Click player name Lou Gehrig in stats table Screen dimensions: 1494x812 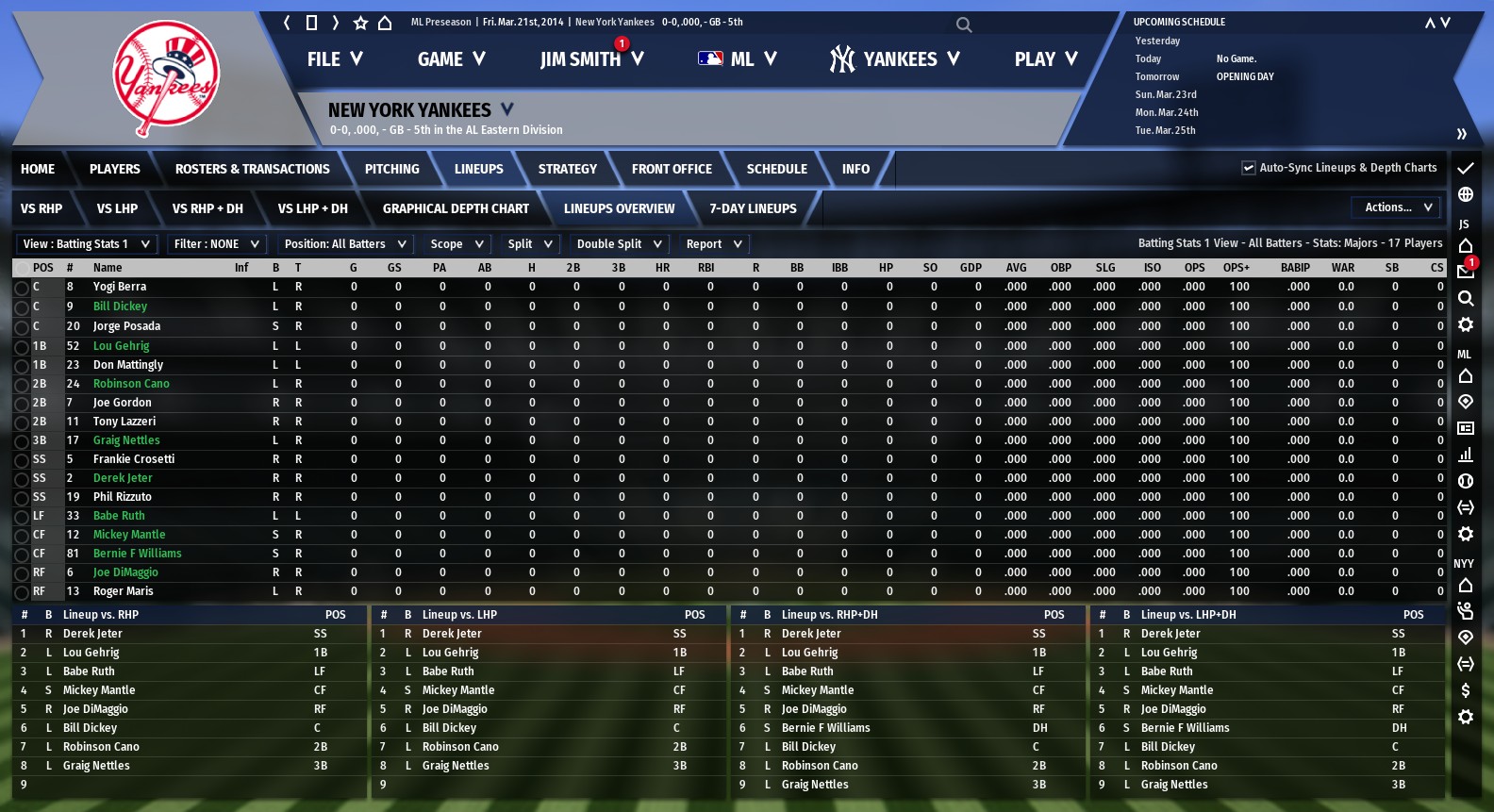[x=121, y=346]
